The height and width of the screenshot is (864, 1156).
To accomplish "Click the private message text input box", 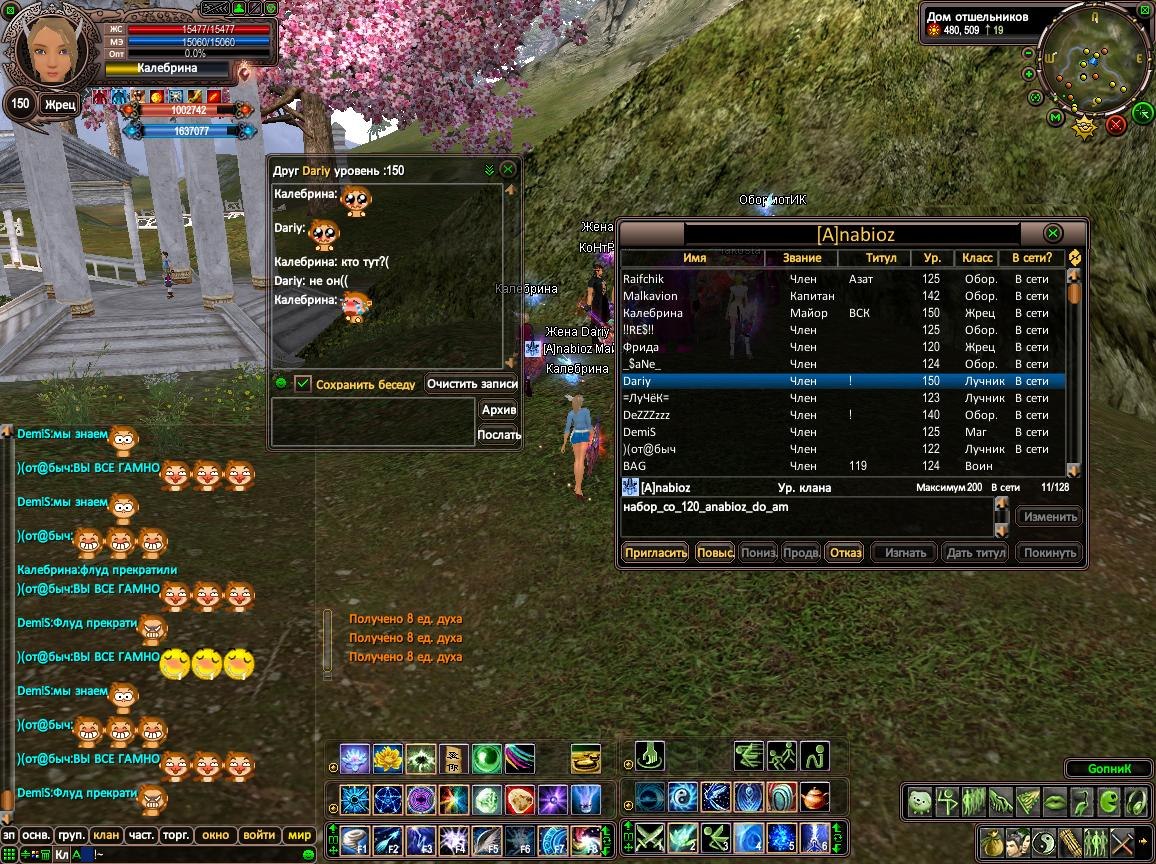I will tap(373, 421).
